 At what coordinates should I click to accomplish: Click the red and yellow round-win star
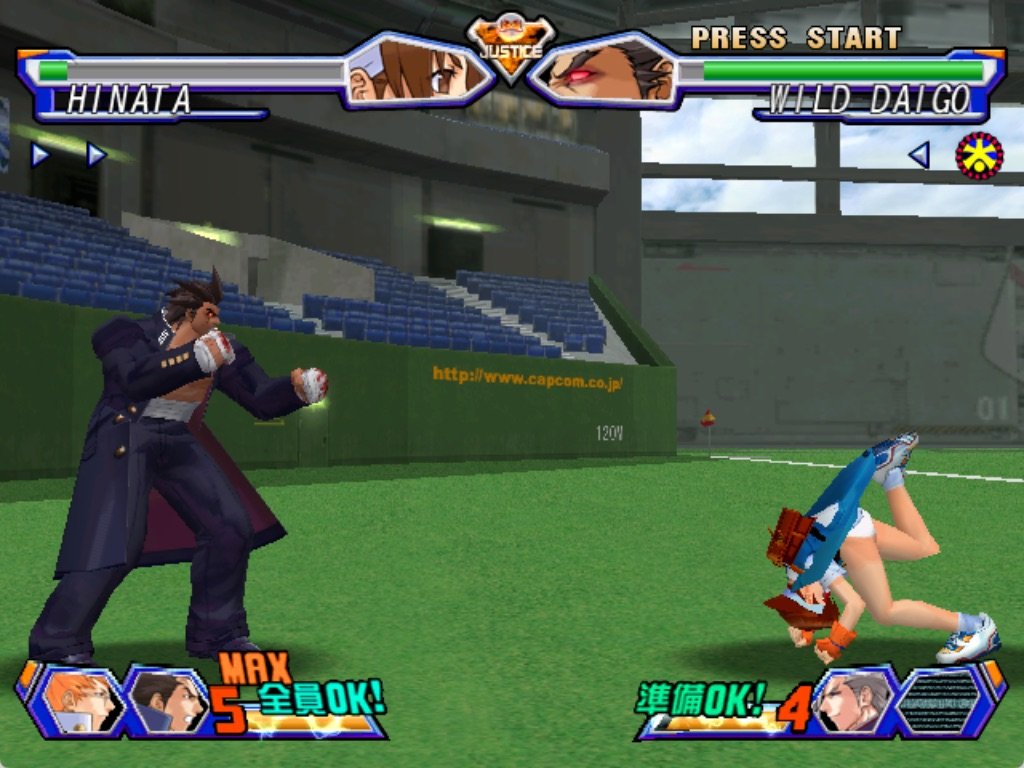click(x=979, y=155)
